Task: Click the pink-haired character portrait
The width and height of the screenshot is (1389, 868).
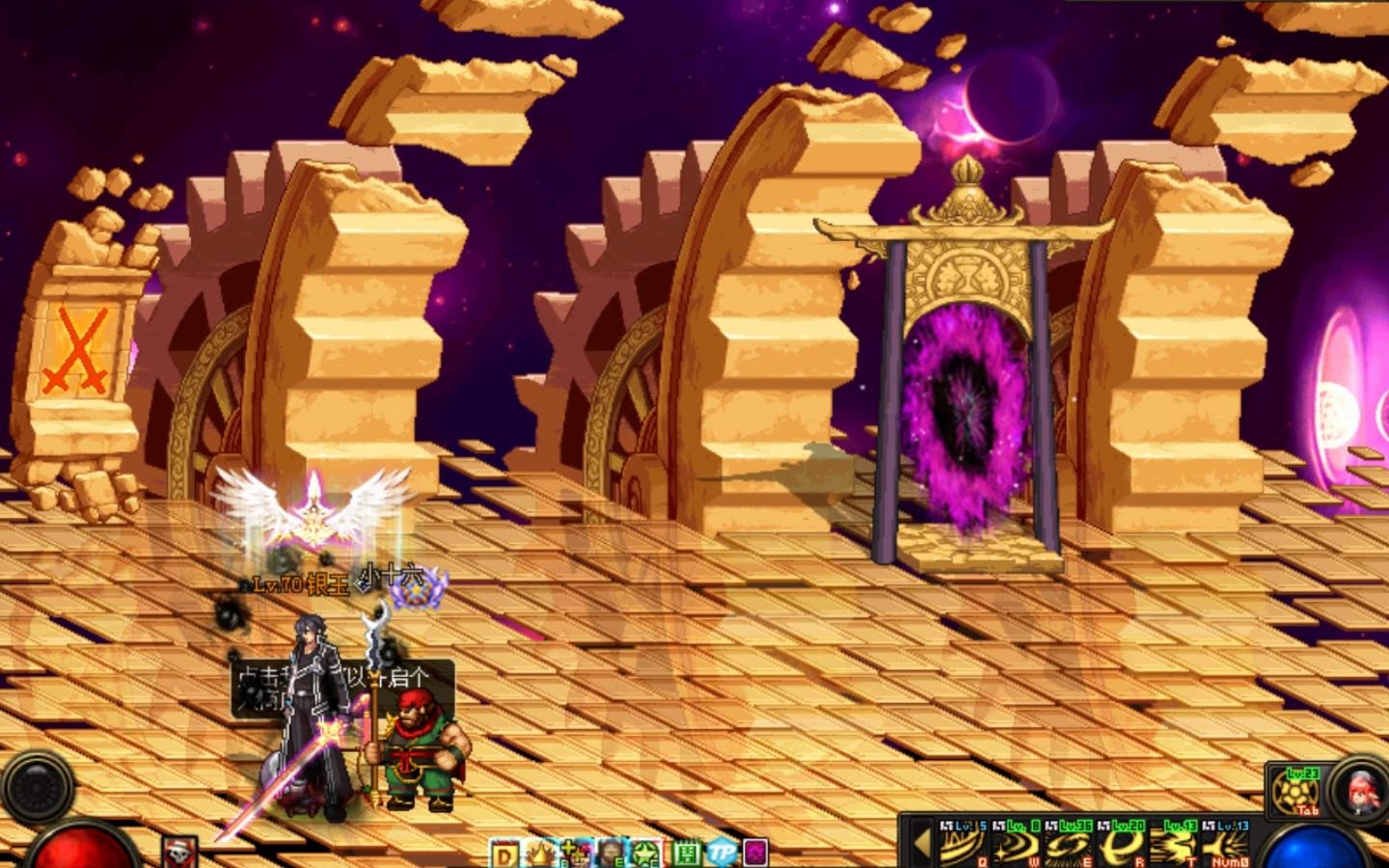Action: pos(1360,791)
